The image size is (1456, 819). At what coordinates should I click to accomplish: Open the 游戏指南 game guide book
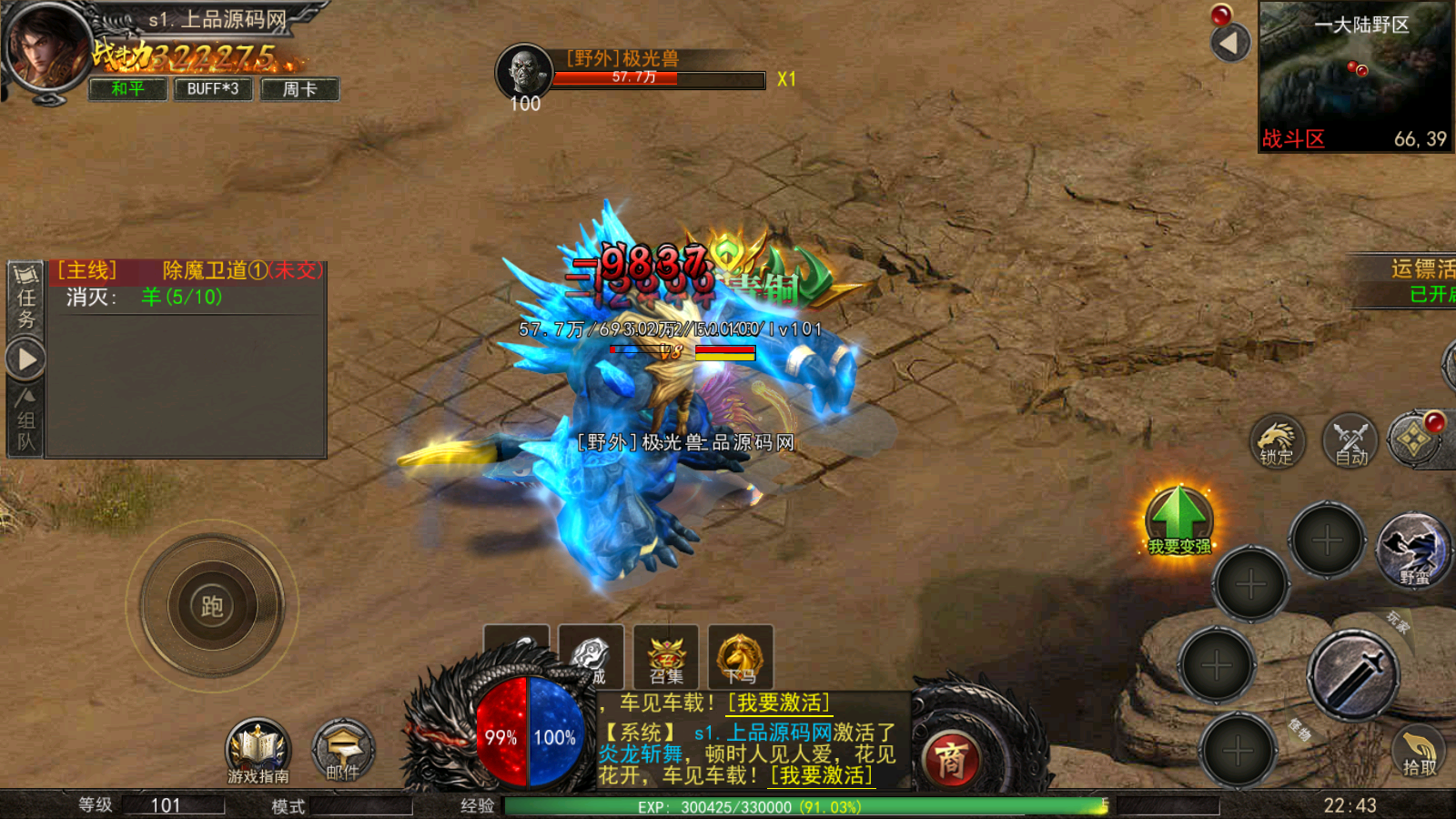258,752
